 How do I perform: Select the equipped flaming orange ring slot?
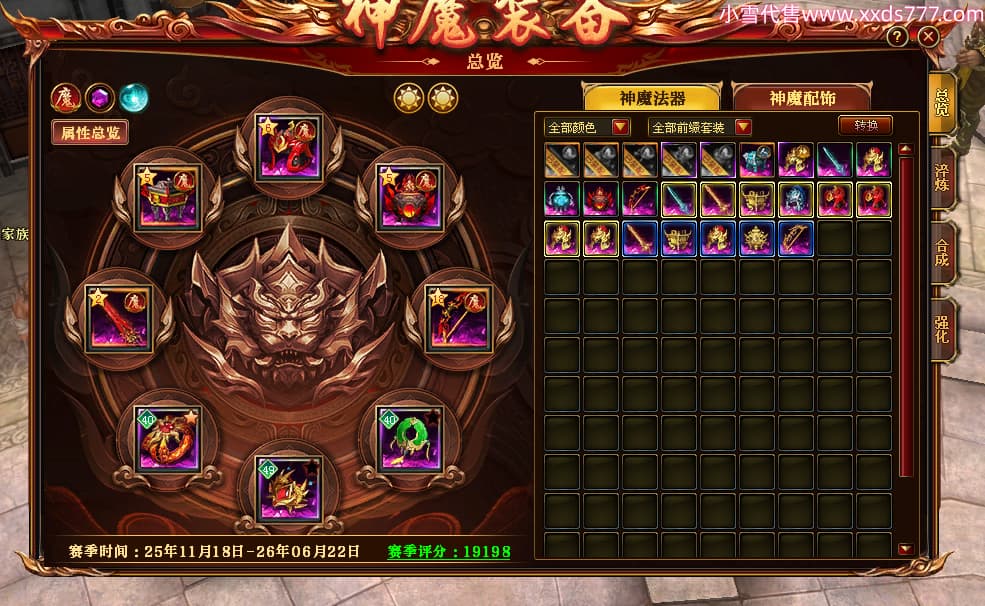[x=167, y=438]
